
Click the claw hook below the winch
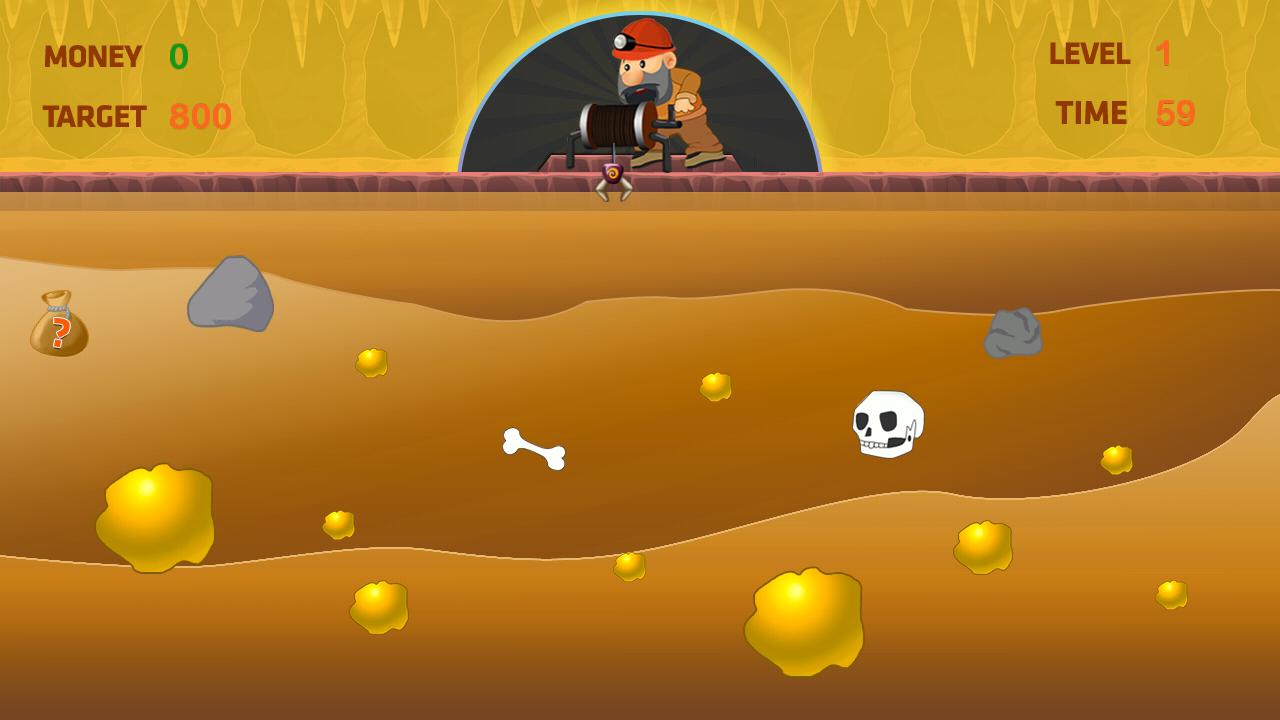click(611, 180)
